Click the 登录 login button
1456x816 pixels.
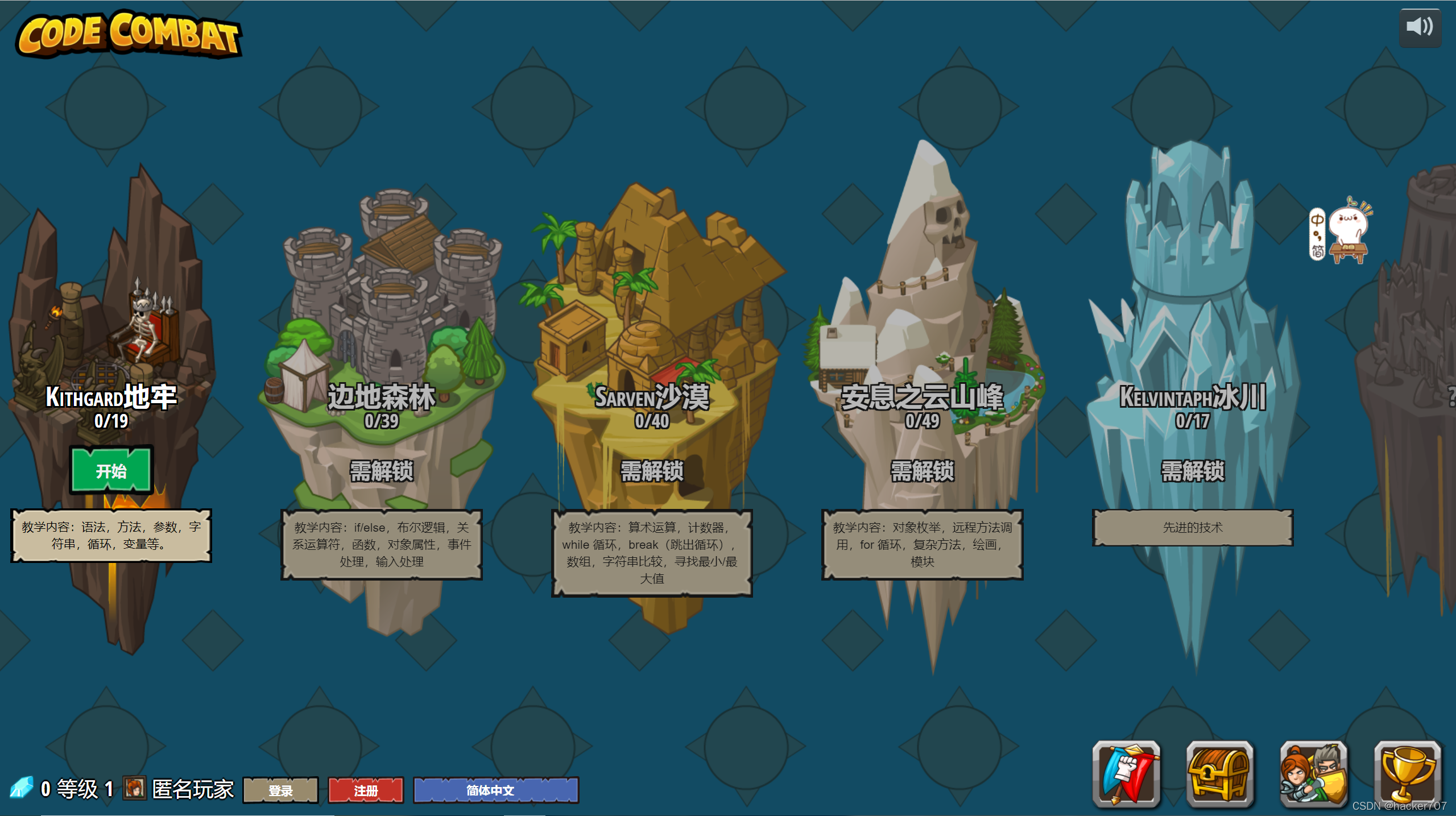[280, 790]
